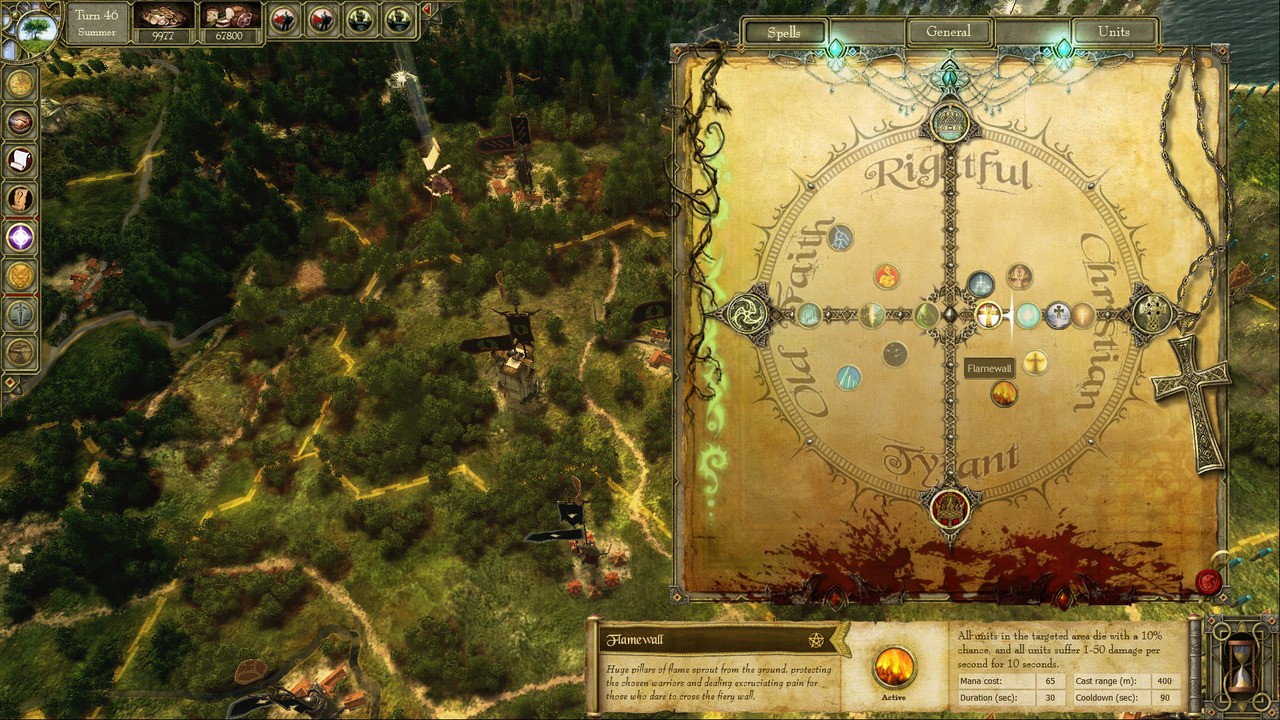1280x720 pixels.
Task: Choose the orange fiery figure spell icon
Action: coord(886,277)
